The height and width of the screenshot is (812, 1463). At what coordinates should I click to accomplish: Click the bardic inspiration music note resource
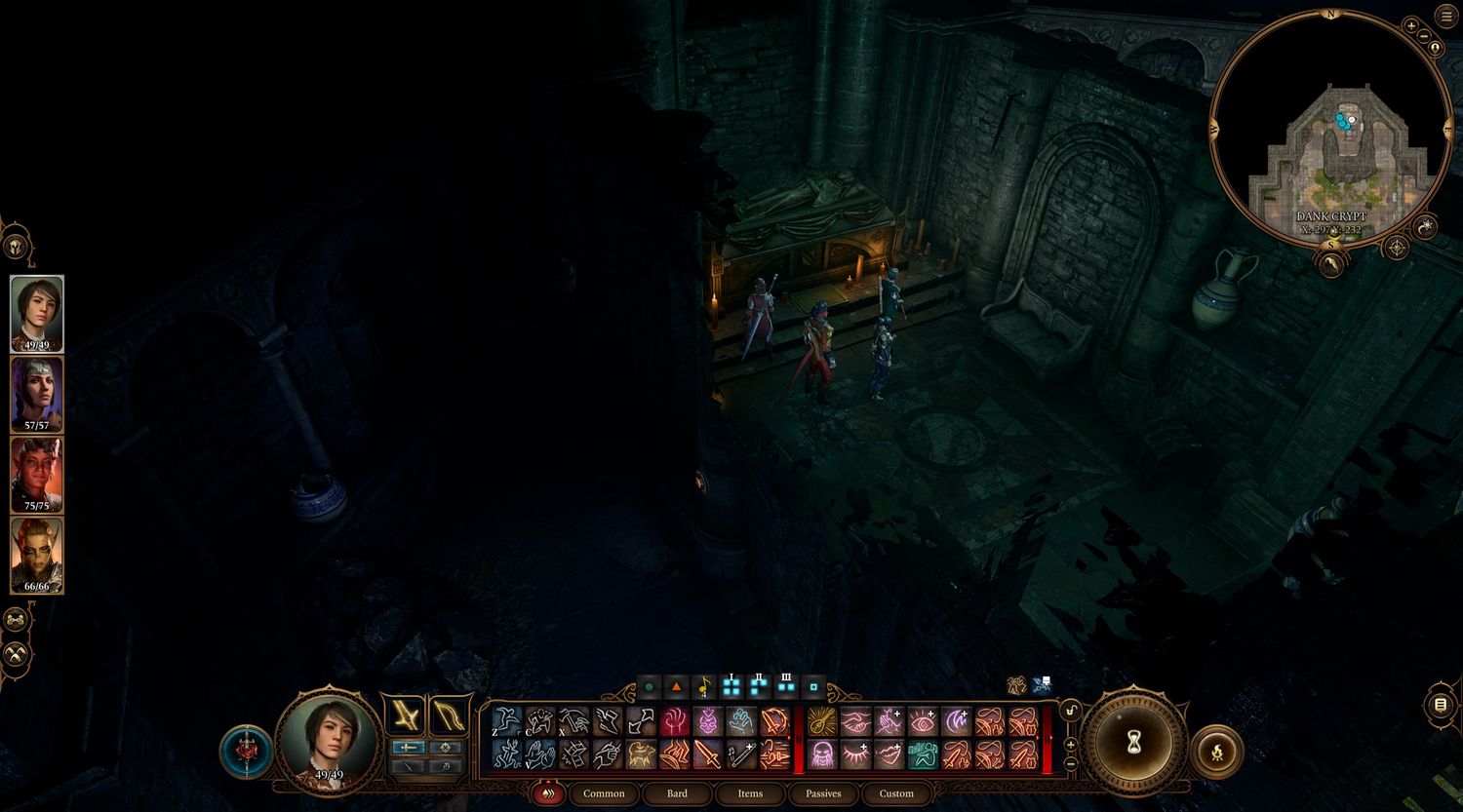[704, 687]
